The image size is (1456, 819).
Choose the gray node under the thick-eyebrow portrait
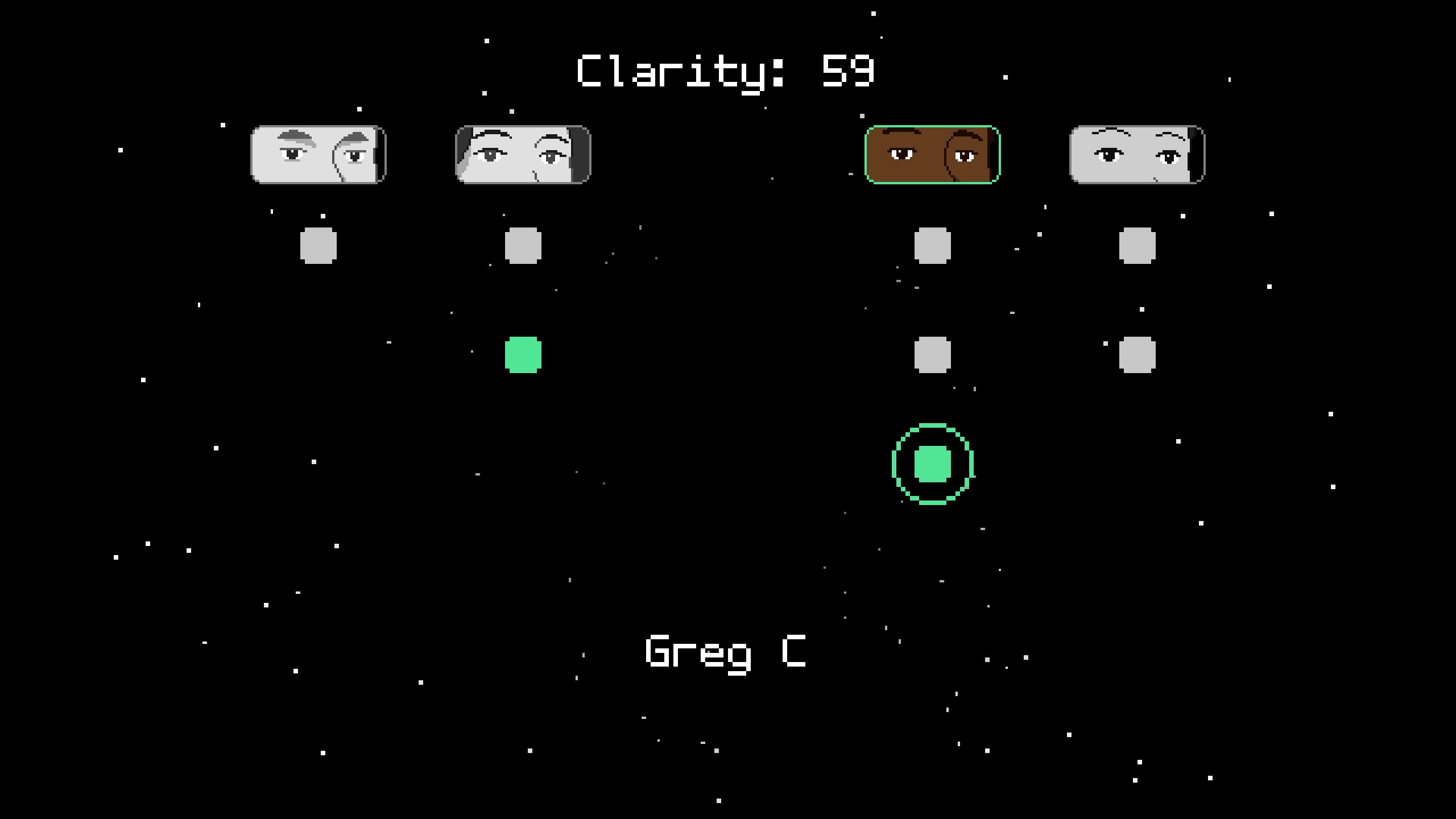point(318,246)
